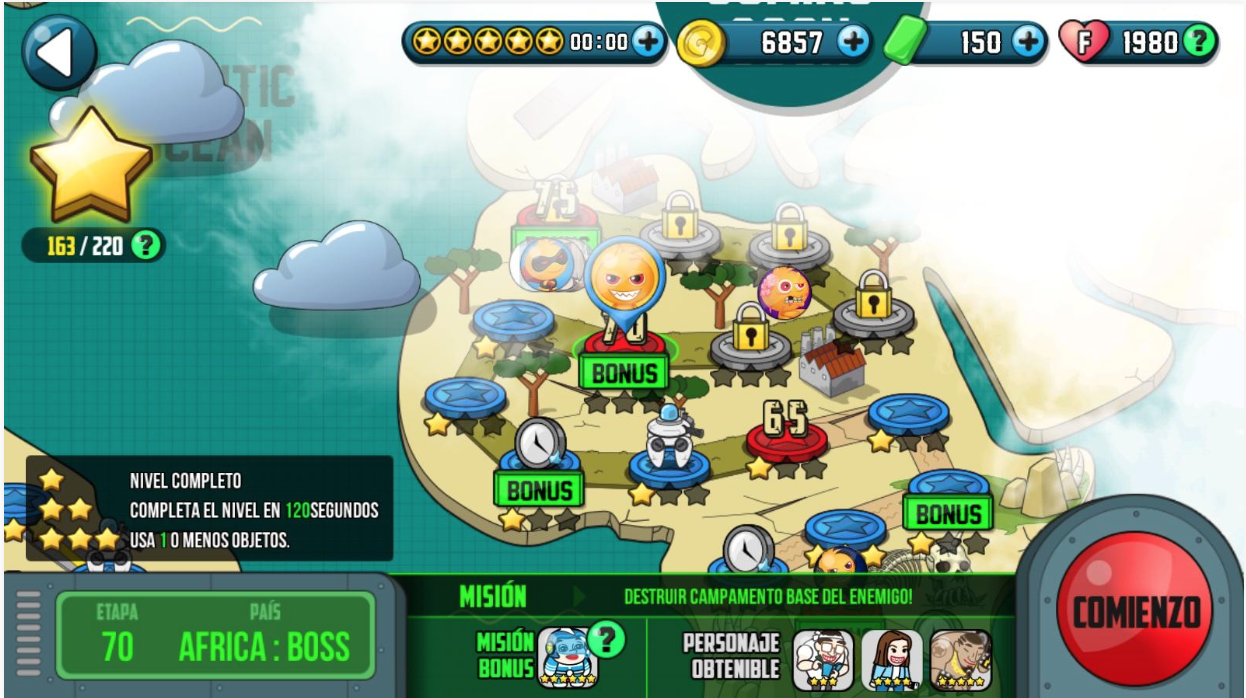
Task: Add more energy stars with the plus button
Action: [x=646, y=42]
